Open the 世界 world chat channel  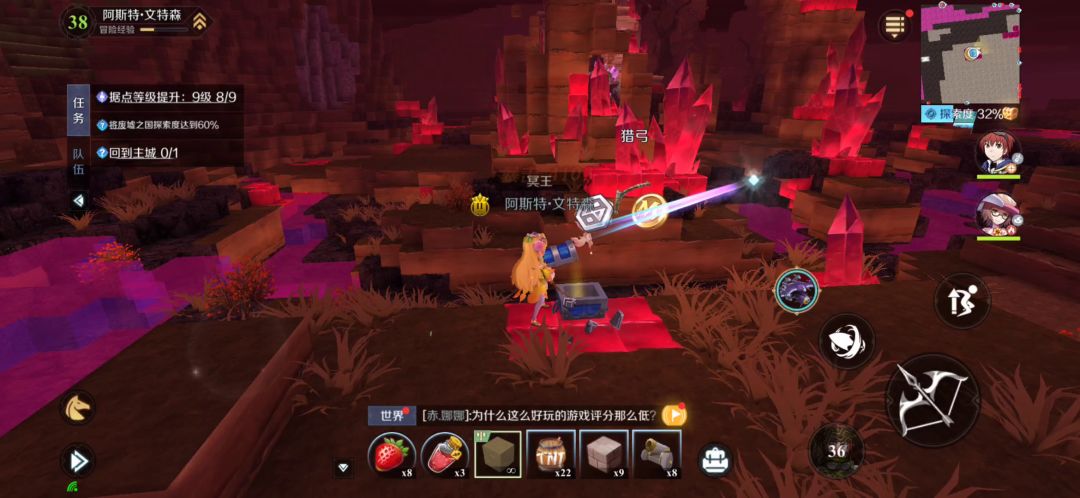click(x=390, y=415)
